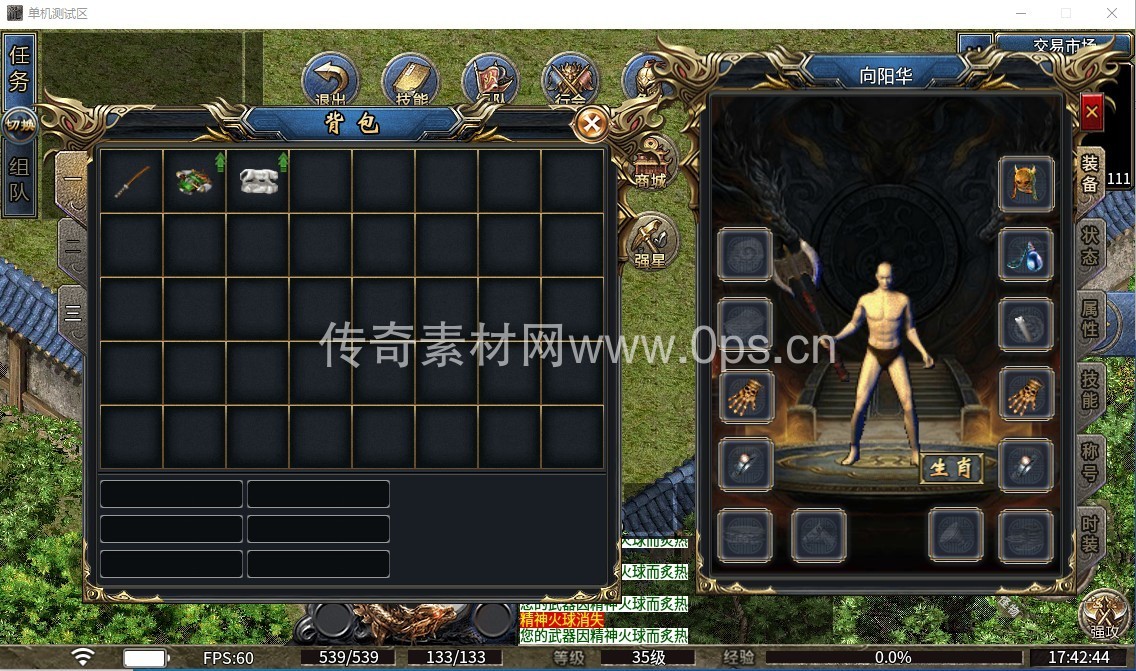
Task: Close the 背包 inventory window
Action: click(592, 124)
